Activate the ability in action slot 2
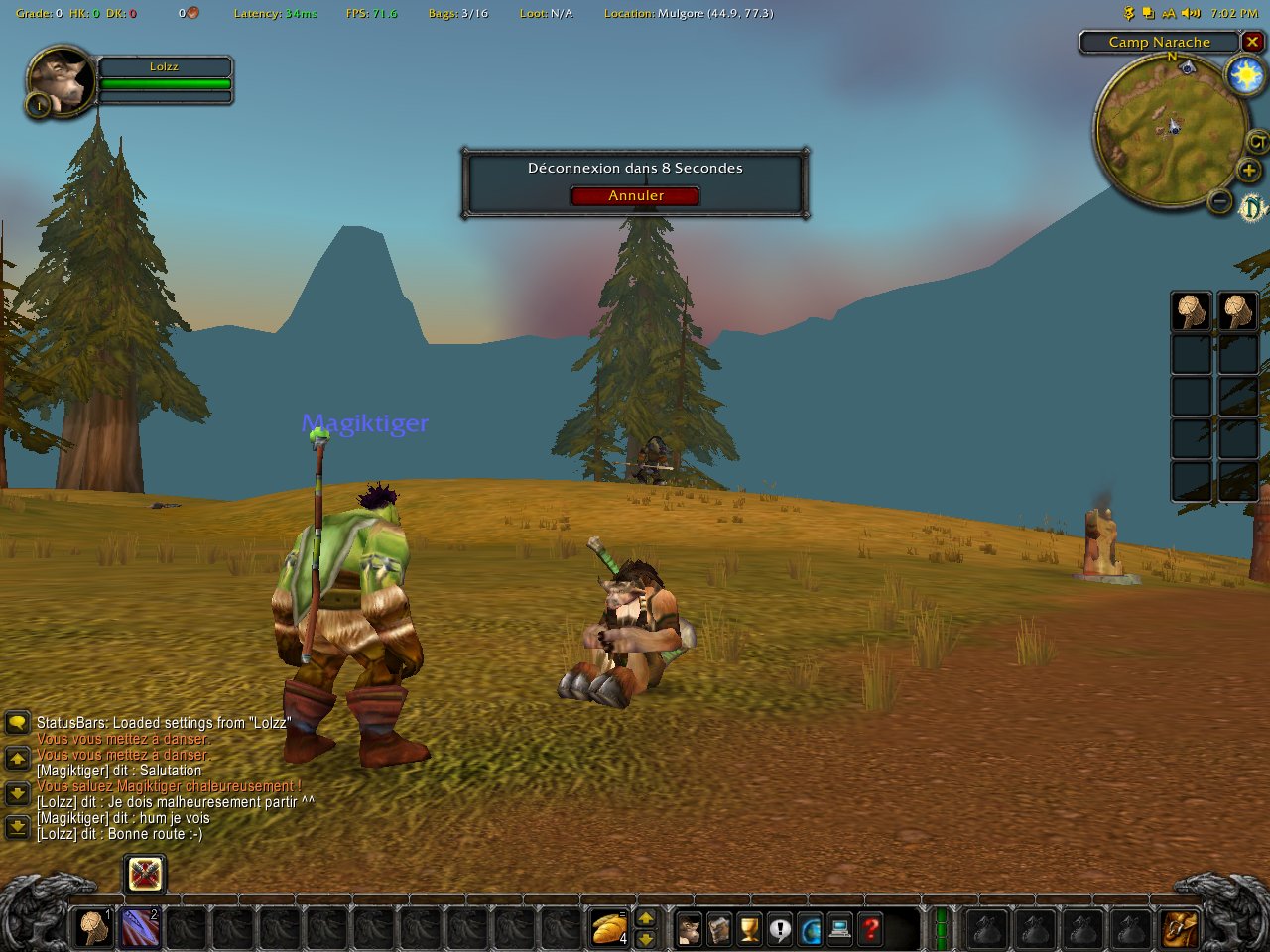The image size is (1270, 952). (141, 929)
